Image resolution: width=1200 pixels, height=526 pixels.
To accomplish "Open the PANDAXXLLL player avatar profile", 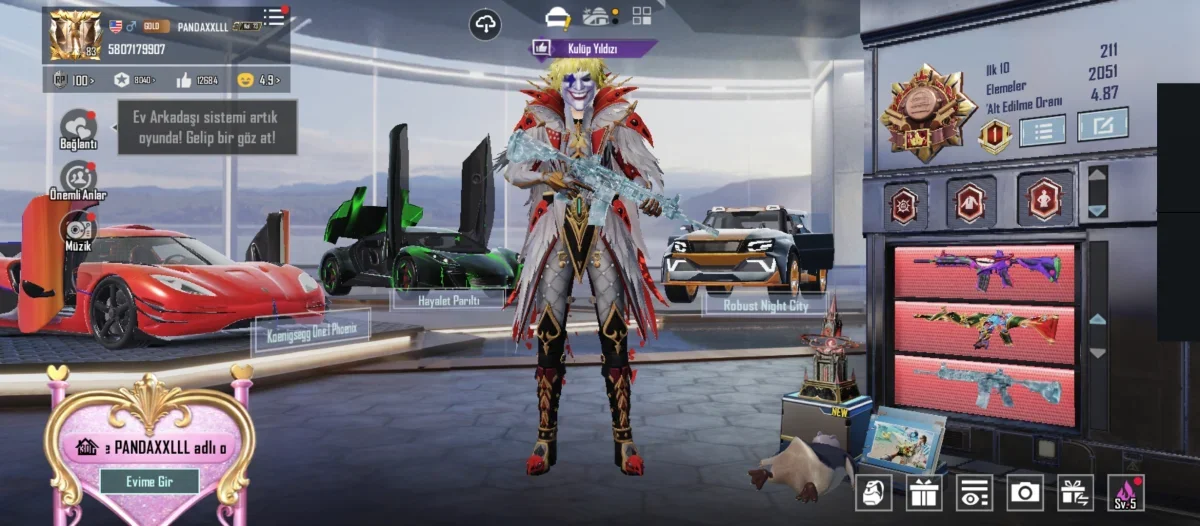I will [x=75, y=36].
